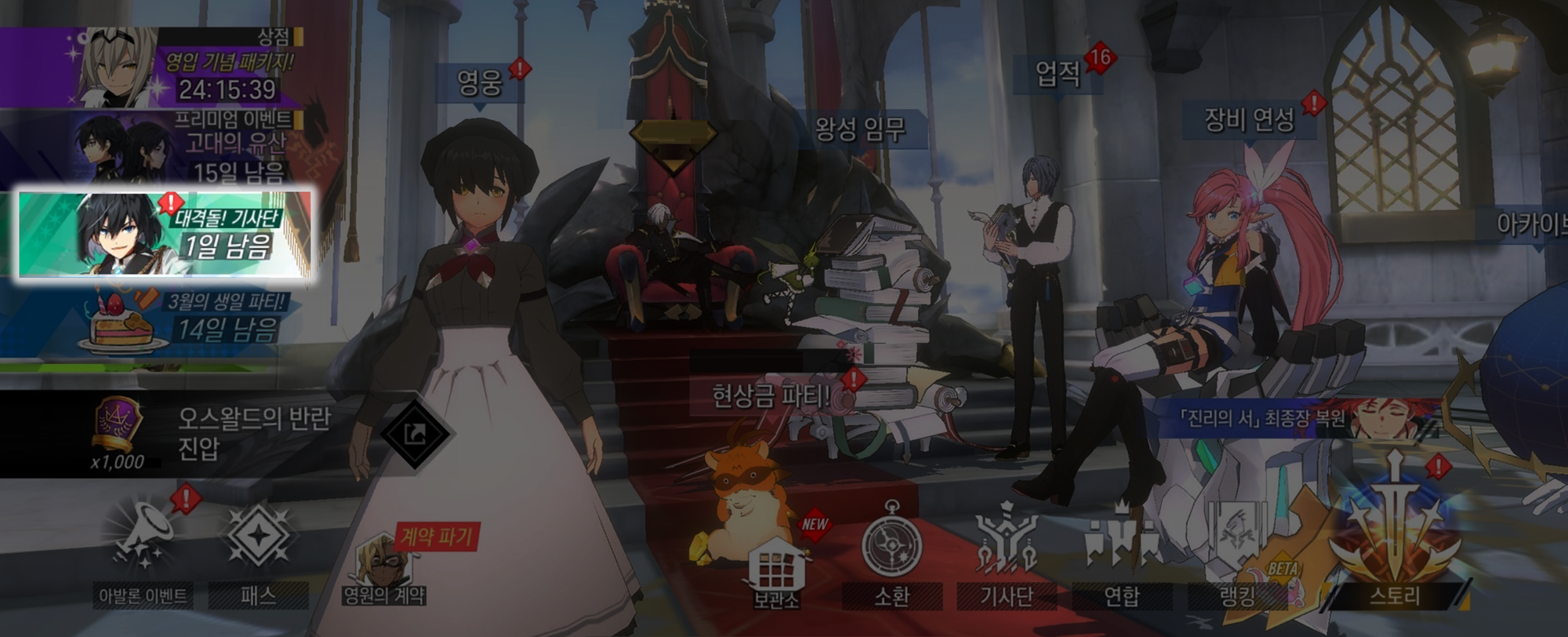Open the 장비 연성 equipment menu
This screenshot has height=637, width=1568.
[x=1249, y=120]
